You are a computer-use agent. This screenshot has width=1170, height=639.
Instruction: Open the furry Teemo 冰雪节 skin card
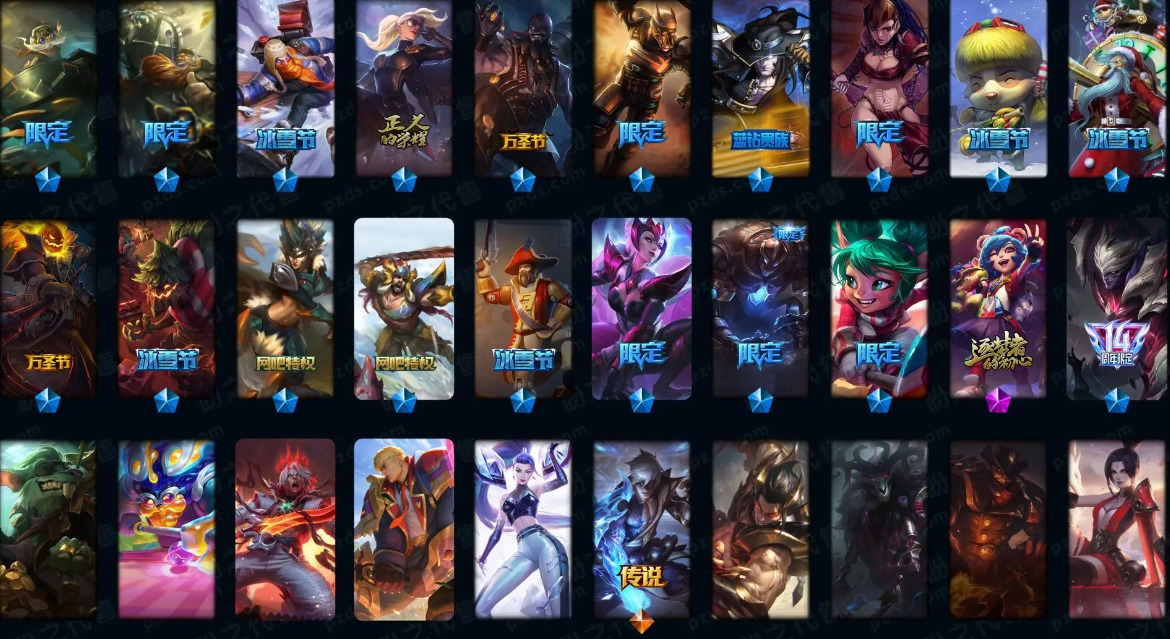click(x=997, y=88)
